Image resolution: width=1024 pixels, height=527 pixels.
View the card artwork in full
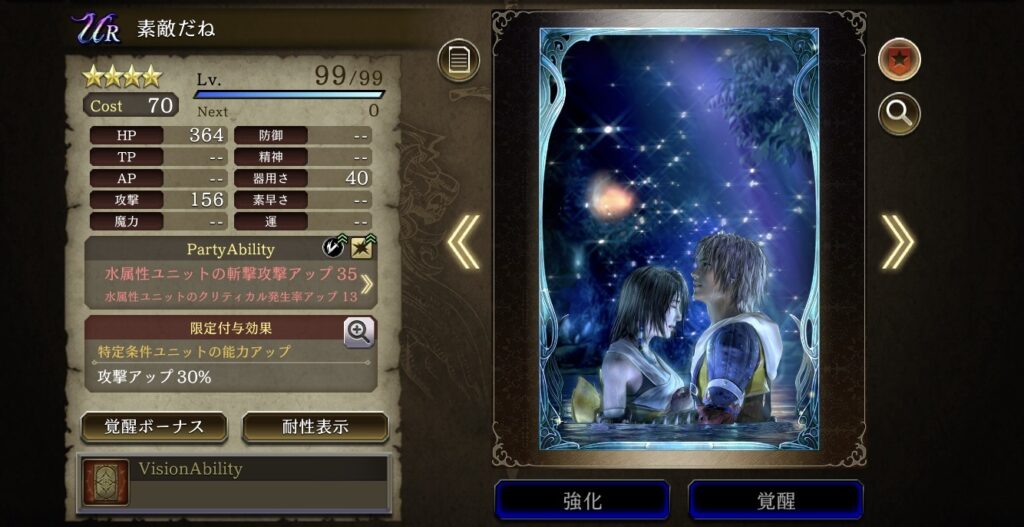coord(679,240)
